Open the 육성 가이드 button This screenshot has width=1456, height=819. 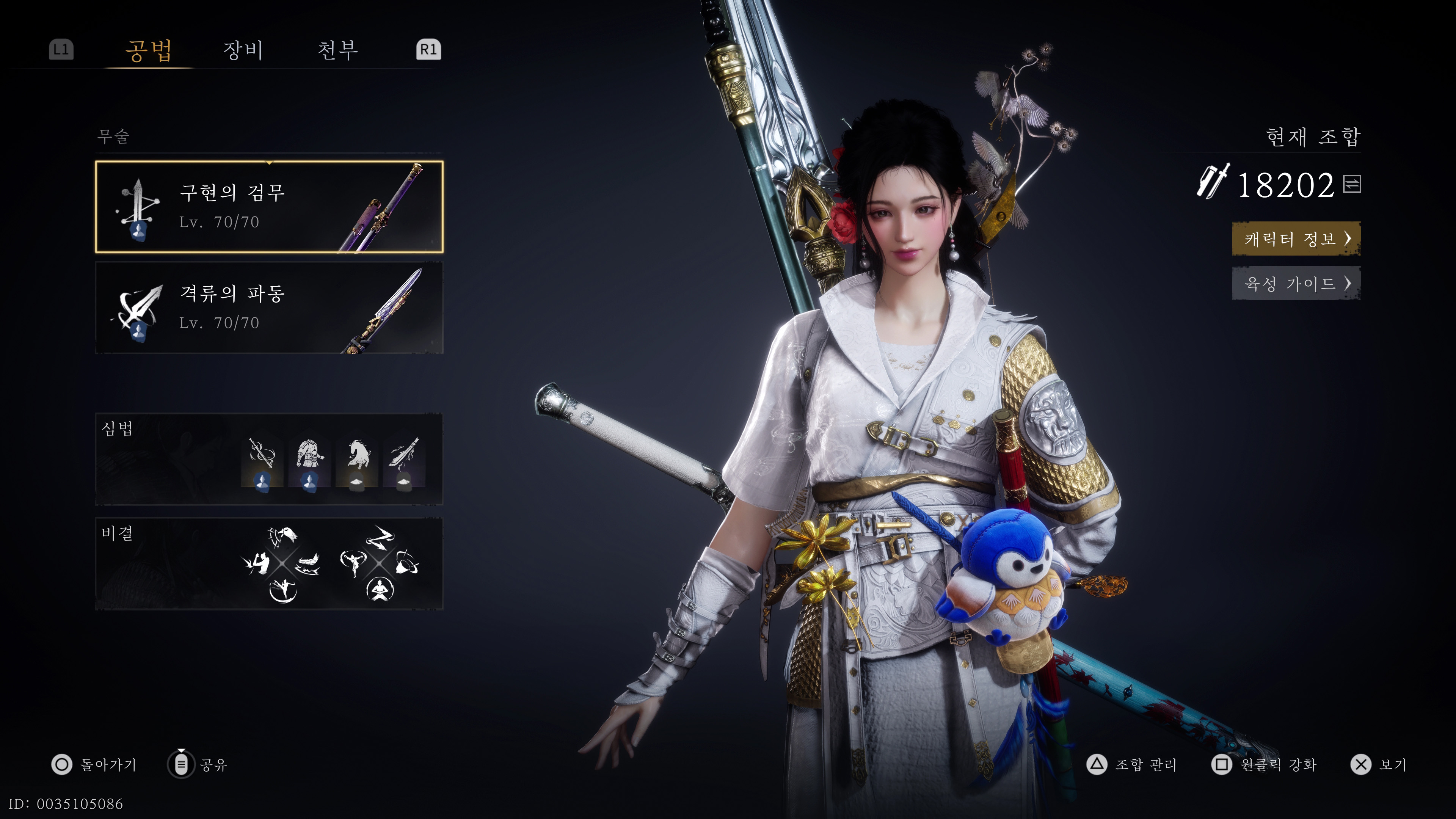[1296, 283]
